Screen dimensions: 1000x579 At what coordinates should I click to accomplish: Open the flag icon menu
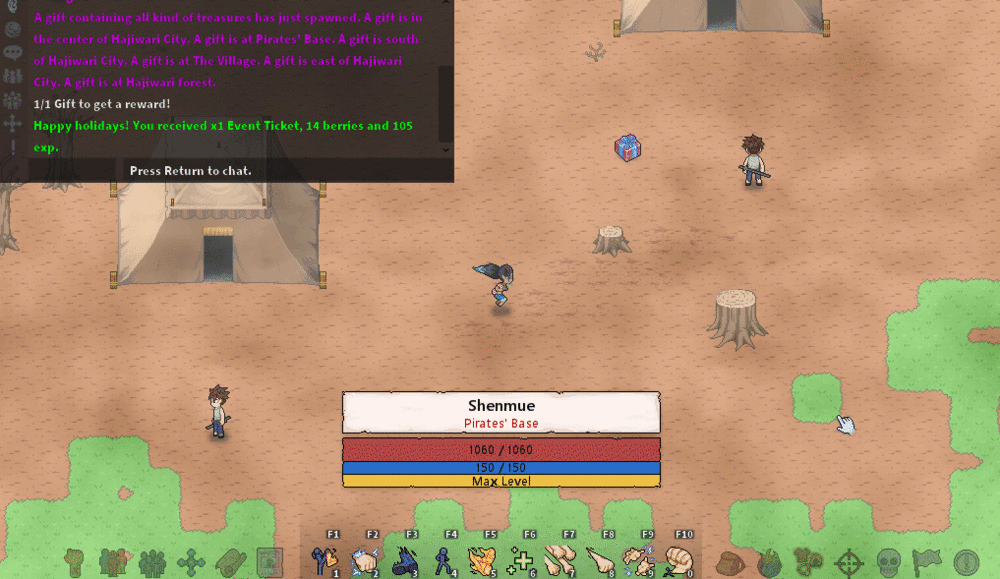927,562
